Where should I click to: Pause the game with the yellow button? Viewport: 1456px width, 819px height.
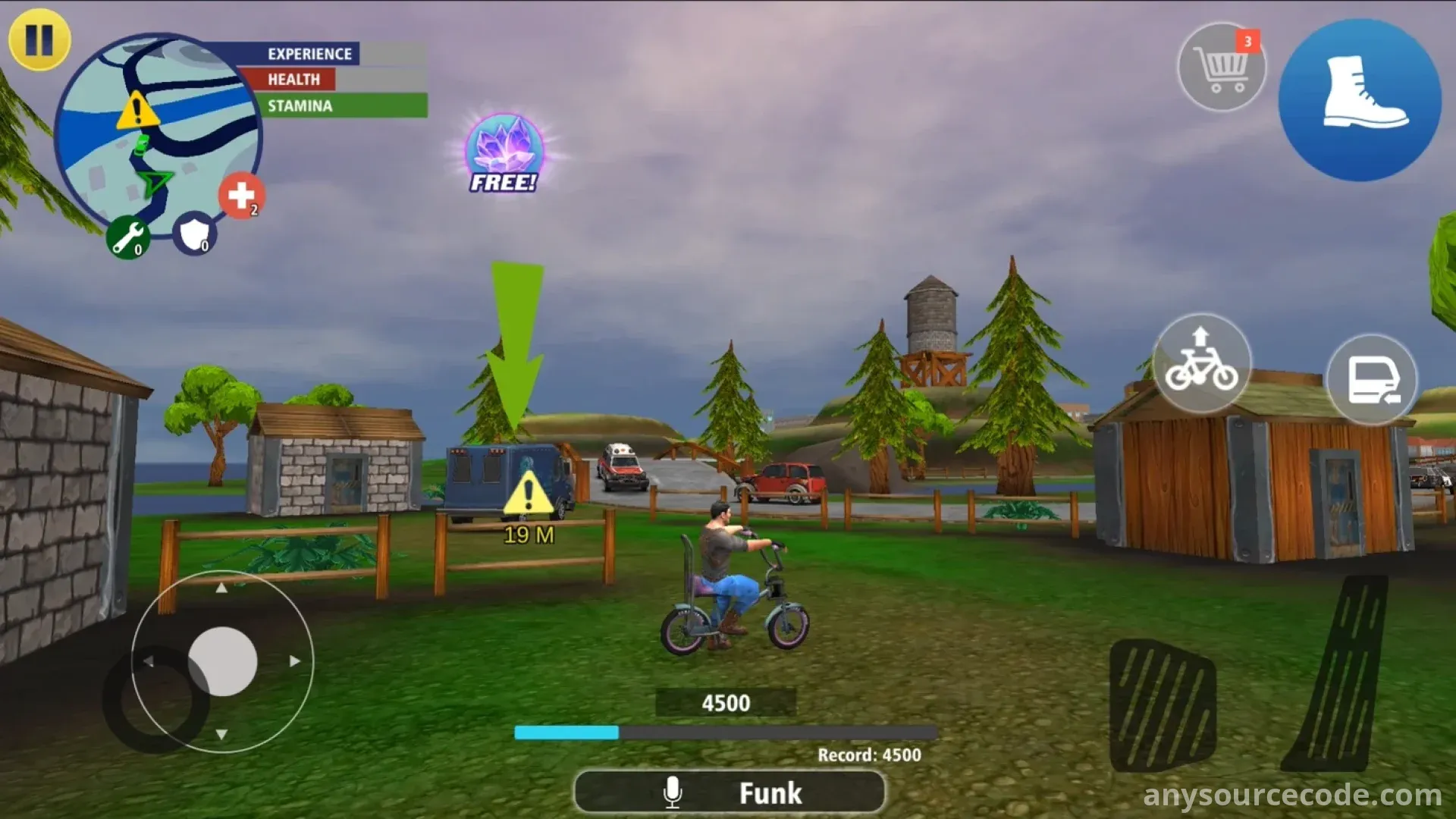point(39,39)
